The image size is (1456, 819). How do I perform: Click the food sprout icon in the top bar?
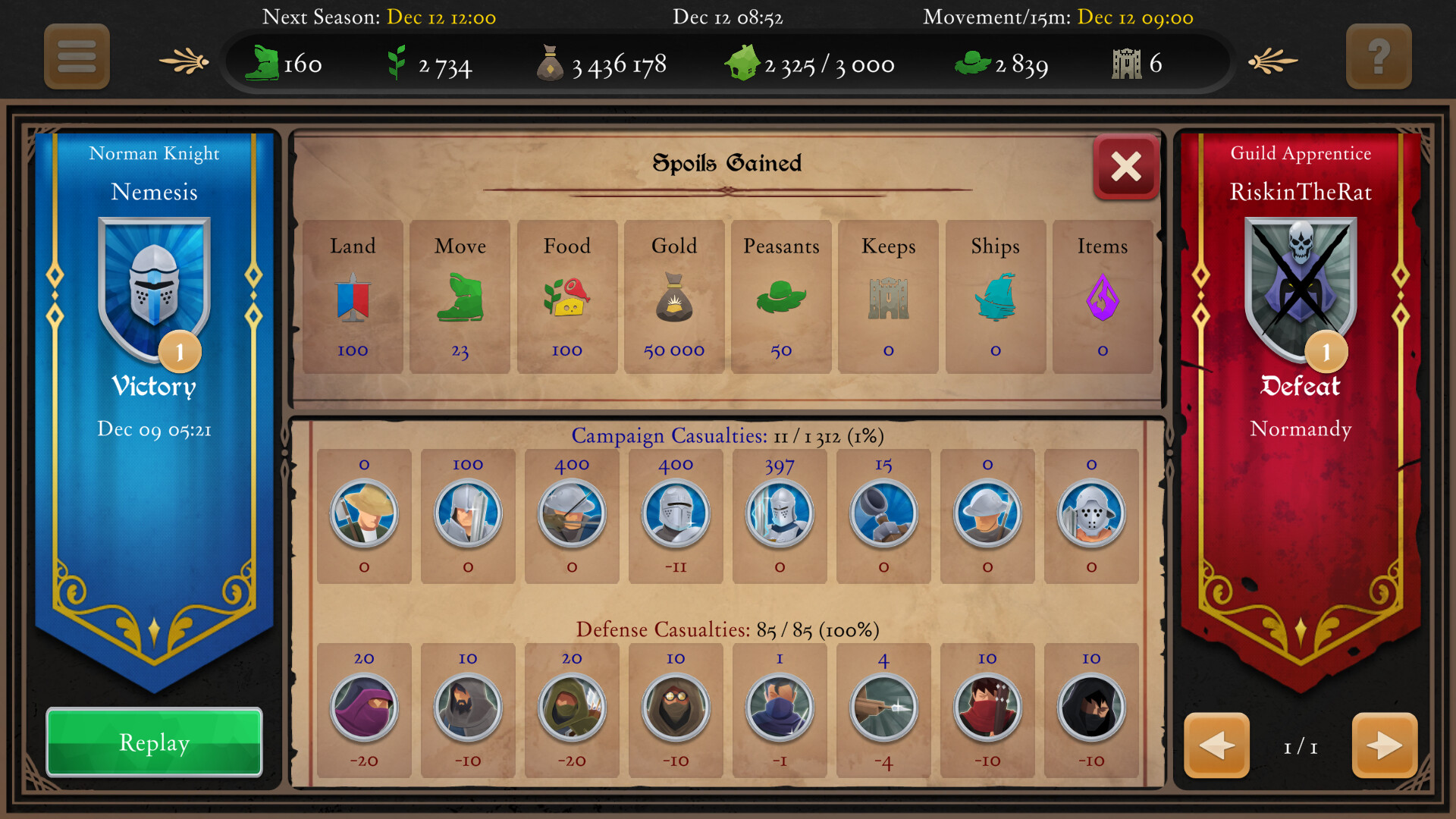[397, 64]
